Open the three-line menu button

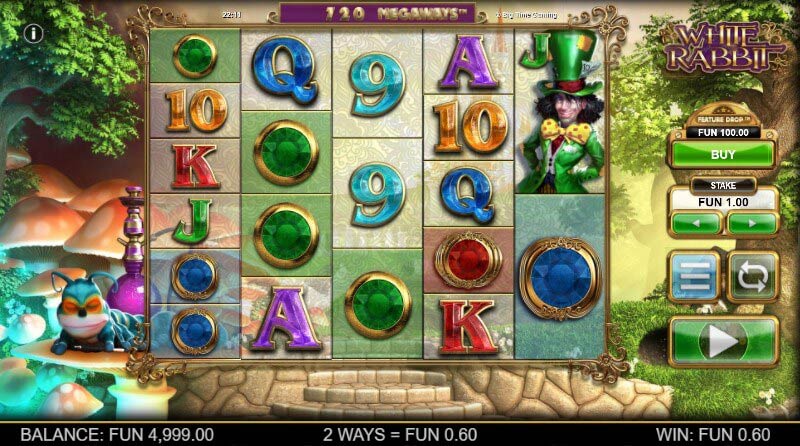[695, 276]
